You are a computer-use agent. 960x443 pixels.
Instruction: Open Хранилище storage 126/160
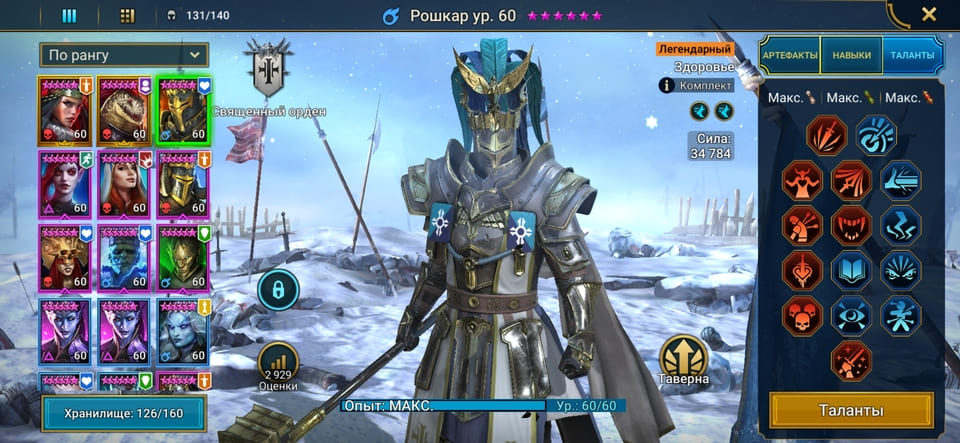(x=124, y=412)
